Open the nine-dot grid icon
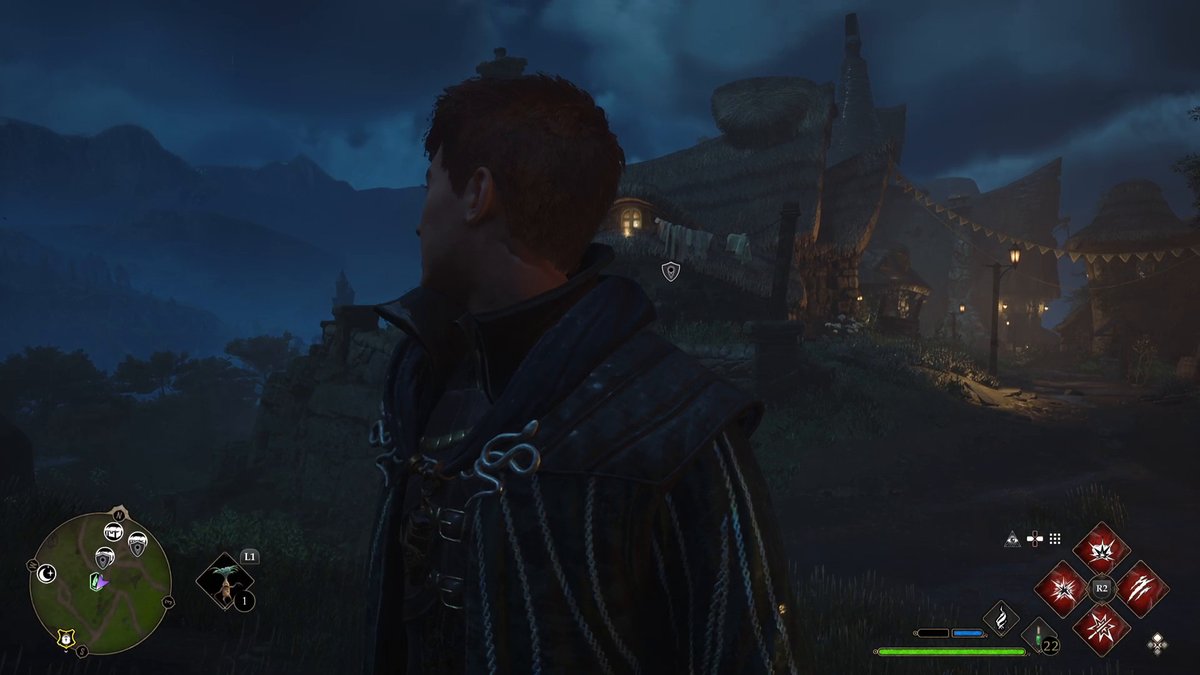The width and height of the screenshot is (1200, 675). coord(1055,539)
